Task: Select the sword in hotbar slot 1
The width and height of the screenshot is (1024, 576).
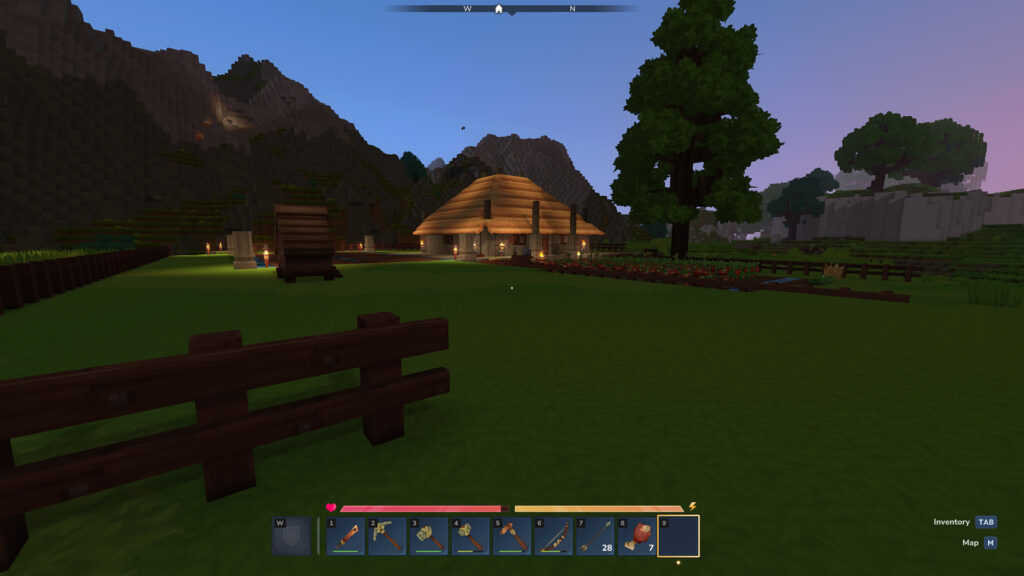Action: pyautogui.click(x=345, y=536)
